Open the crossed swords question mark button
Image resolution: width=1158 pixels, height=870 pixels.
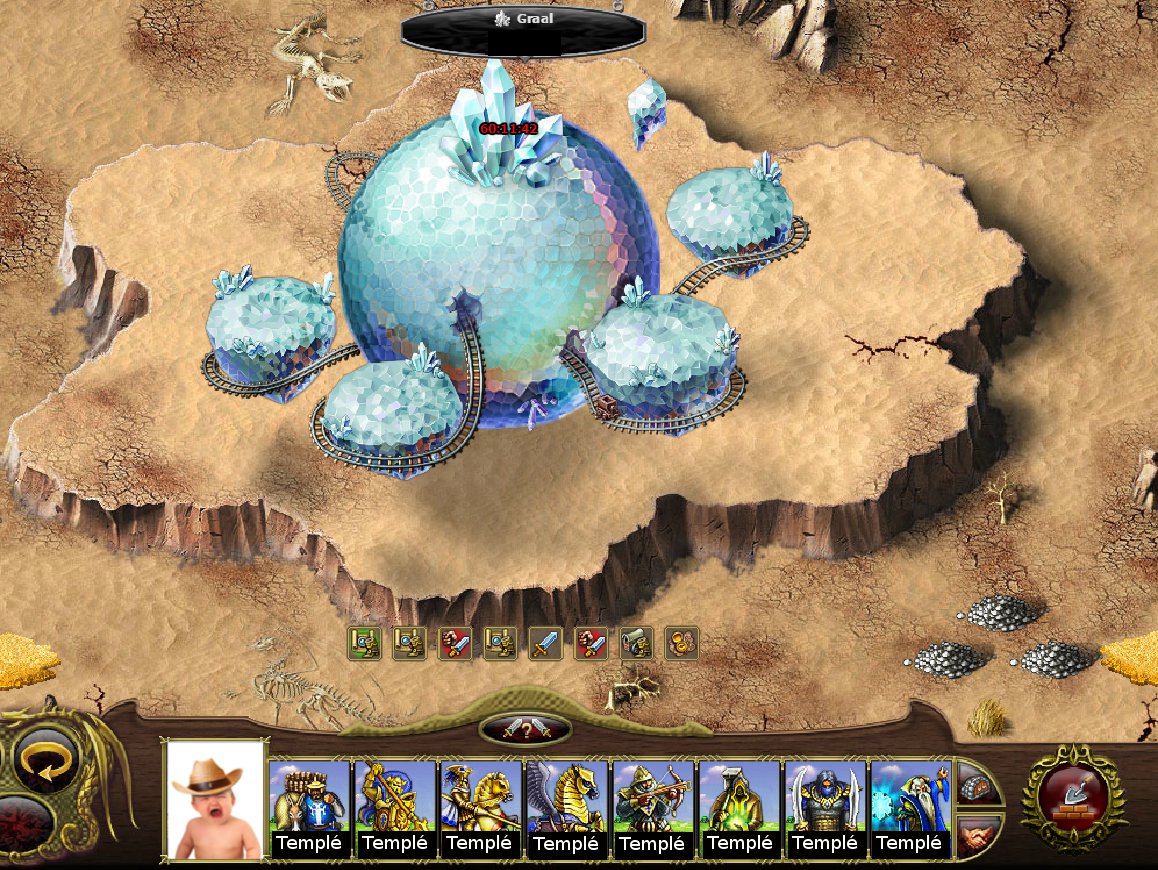[x=525, y=729]
